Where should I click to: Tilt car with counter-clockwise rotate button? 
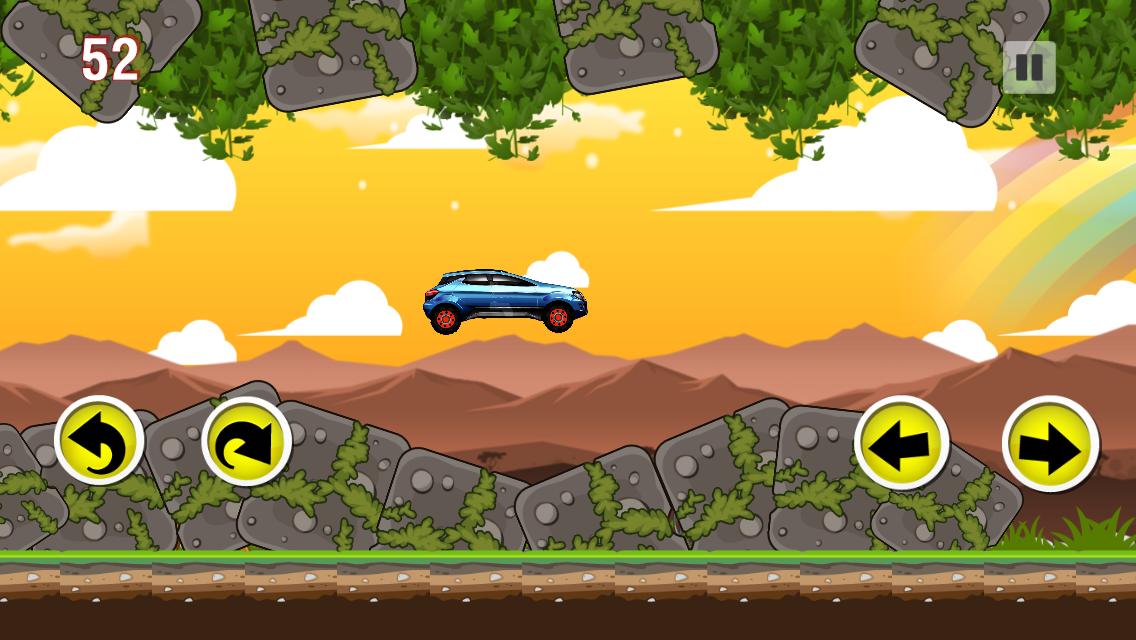[x=99, y=441]
